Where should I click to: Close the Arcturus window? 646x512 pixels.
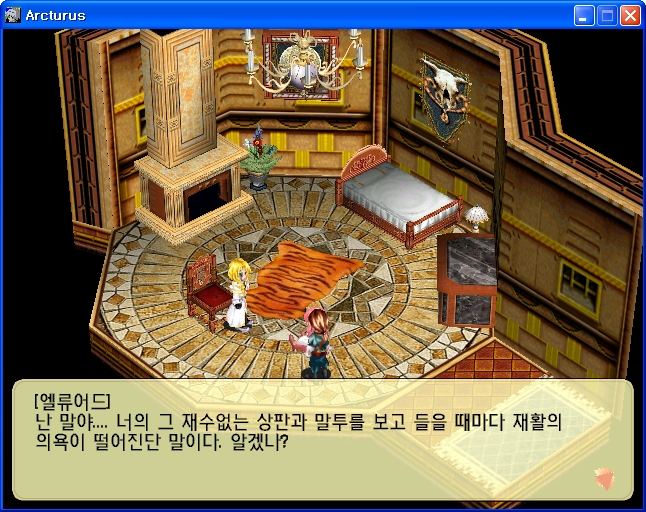630,15
